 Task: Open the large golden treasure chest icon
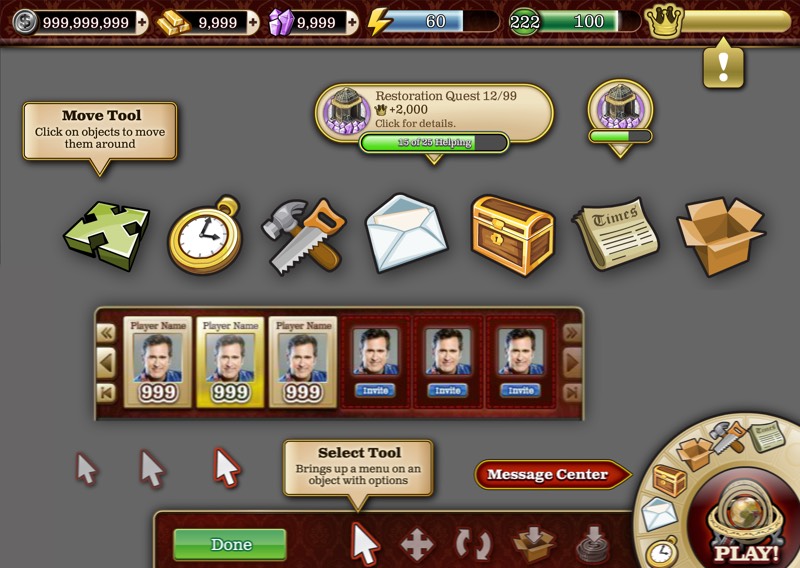[x=512, y=234]
